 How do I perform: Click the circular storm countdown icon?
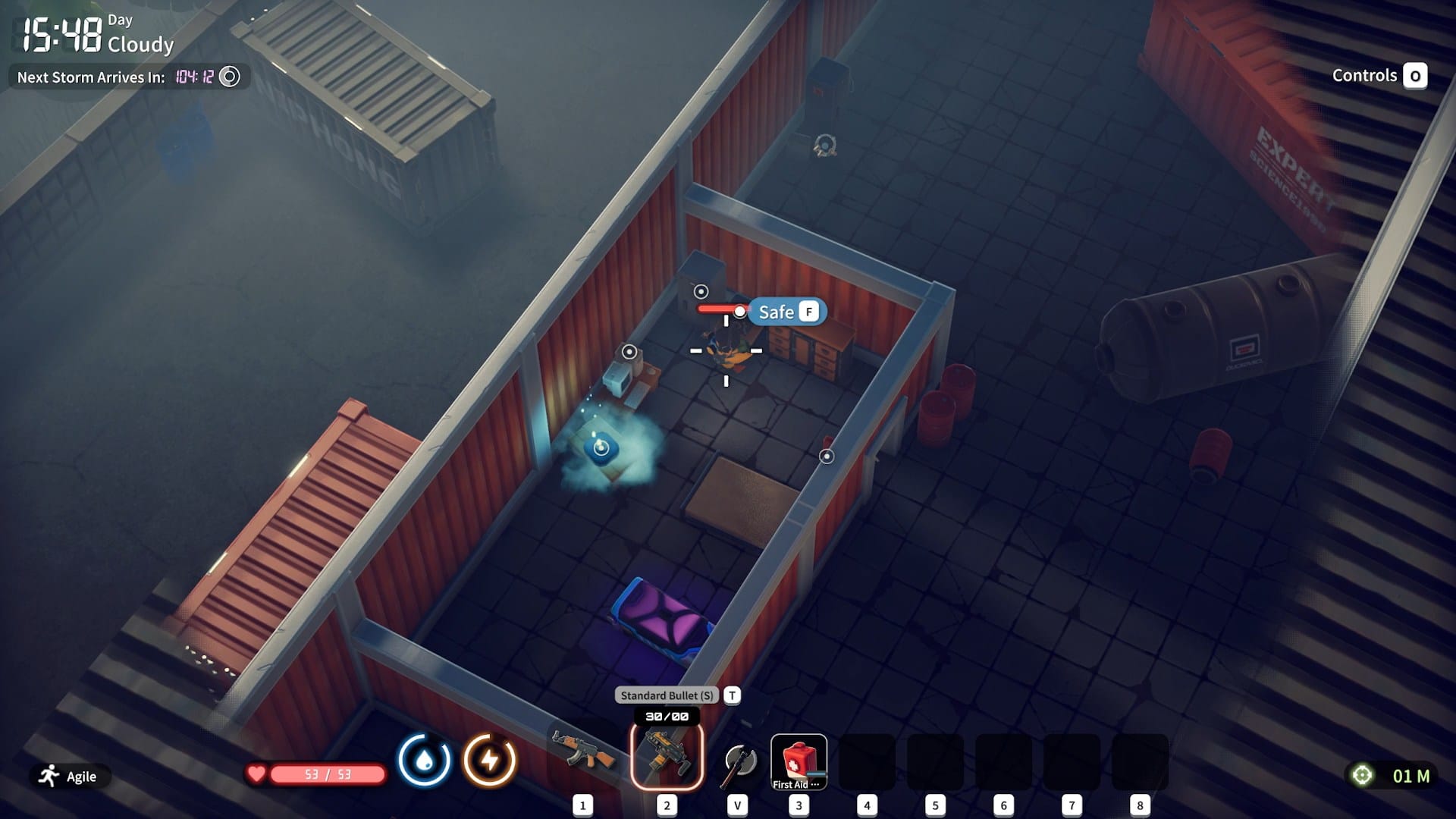point(229,77)
